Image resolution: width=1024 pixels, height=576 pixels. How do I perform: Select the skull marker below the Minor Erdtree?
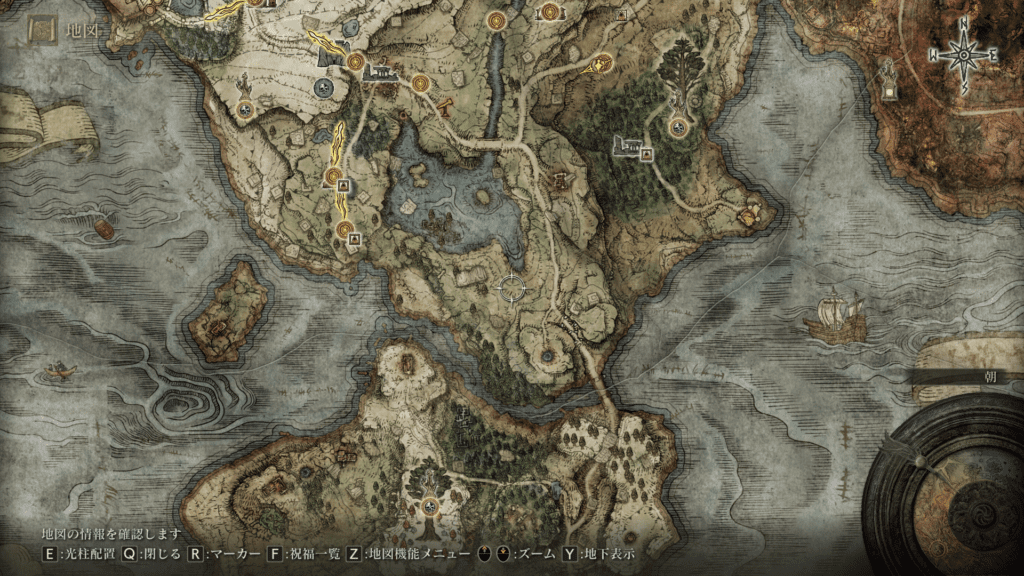(679, 127)
